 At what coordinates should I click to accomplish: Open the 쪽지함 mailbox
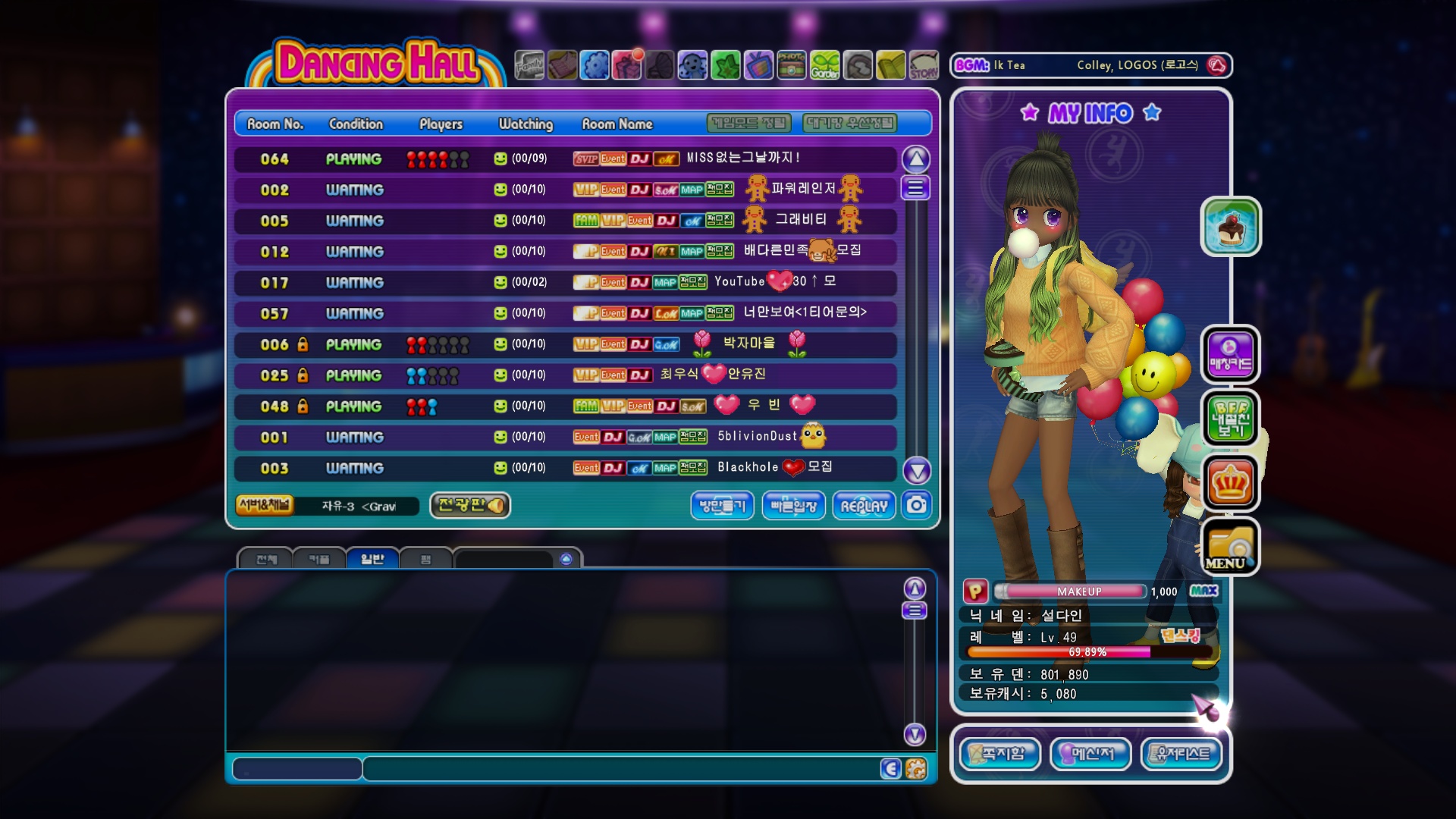tap(1000, 754)
